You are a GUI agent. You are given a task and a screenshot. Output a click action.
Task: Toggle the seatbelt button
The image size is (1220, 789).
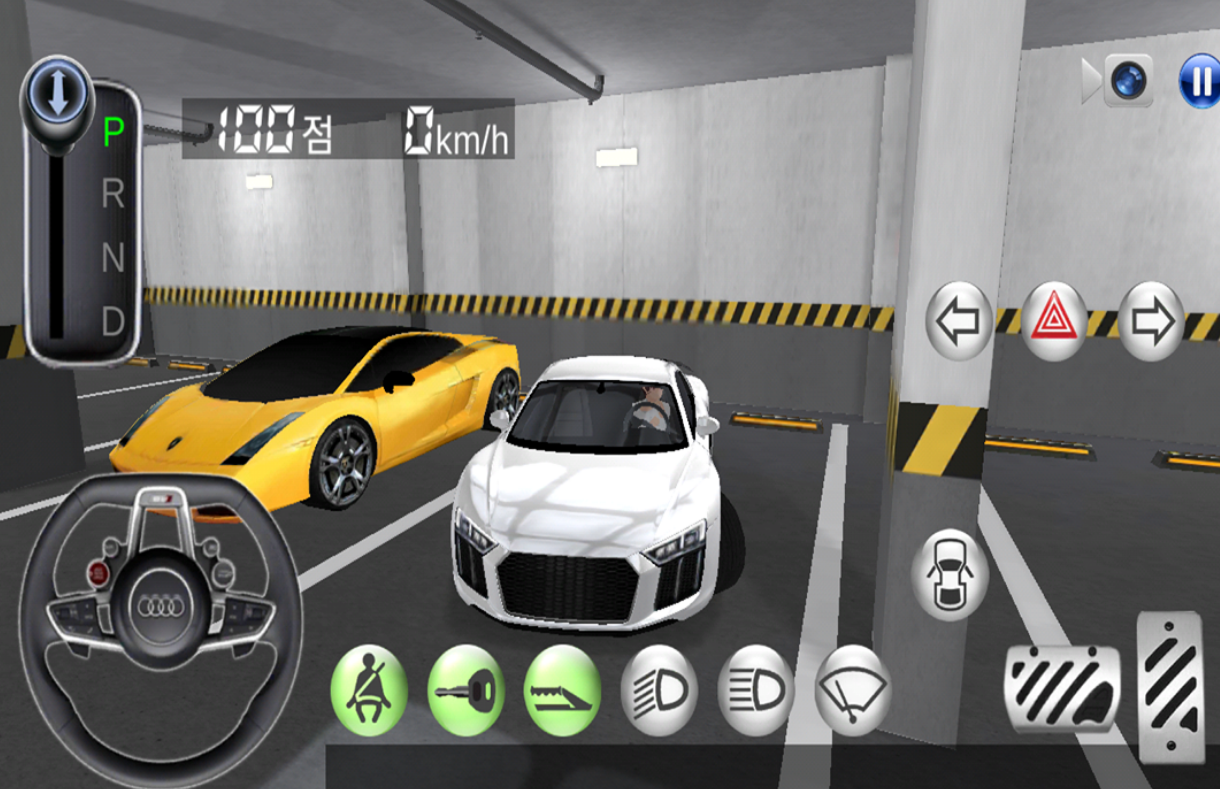[x=370, y=690]
